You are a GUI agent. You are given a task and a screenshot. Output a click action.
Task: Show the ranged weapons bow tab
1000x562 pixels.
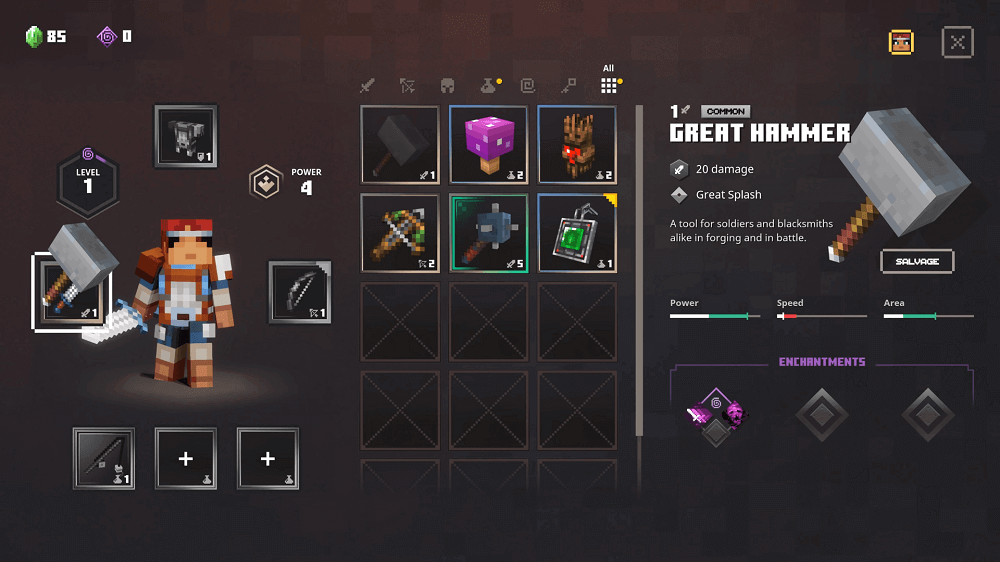click(x=407, y=86)
